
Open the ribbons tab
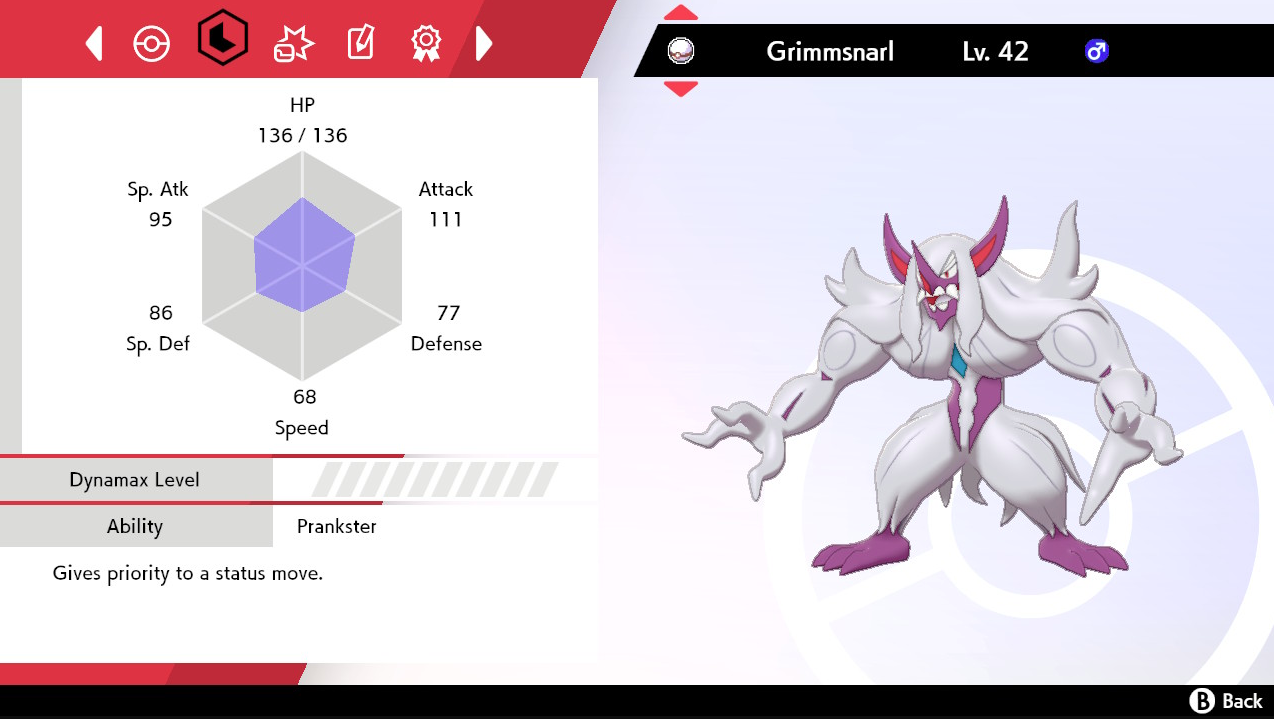[426, 44]
